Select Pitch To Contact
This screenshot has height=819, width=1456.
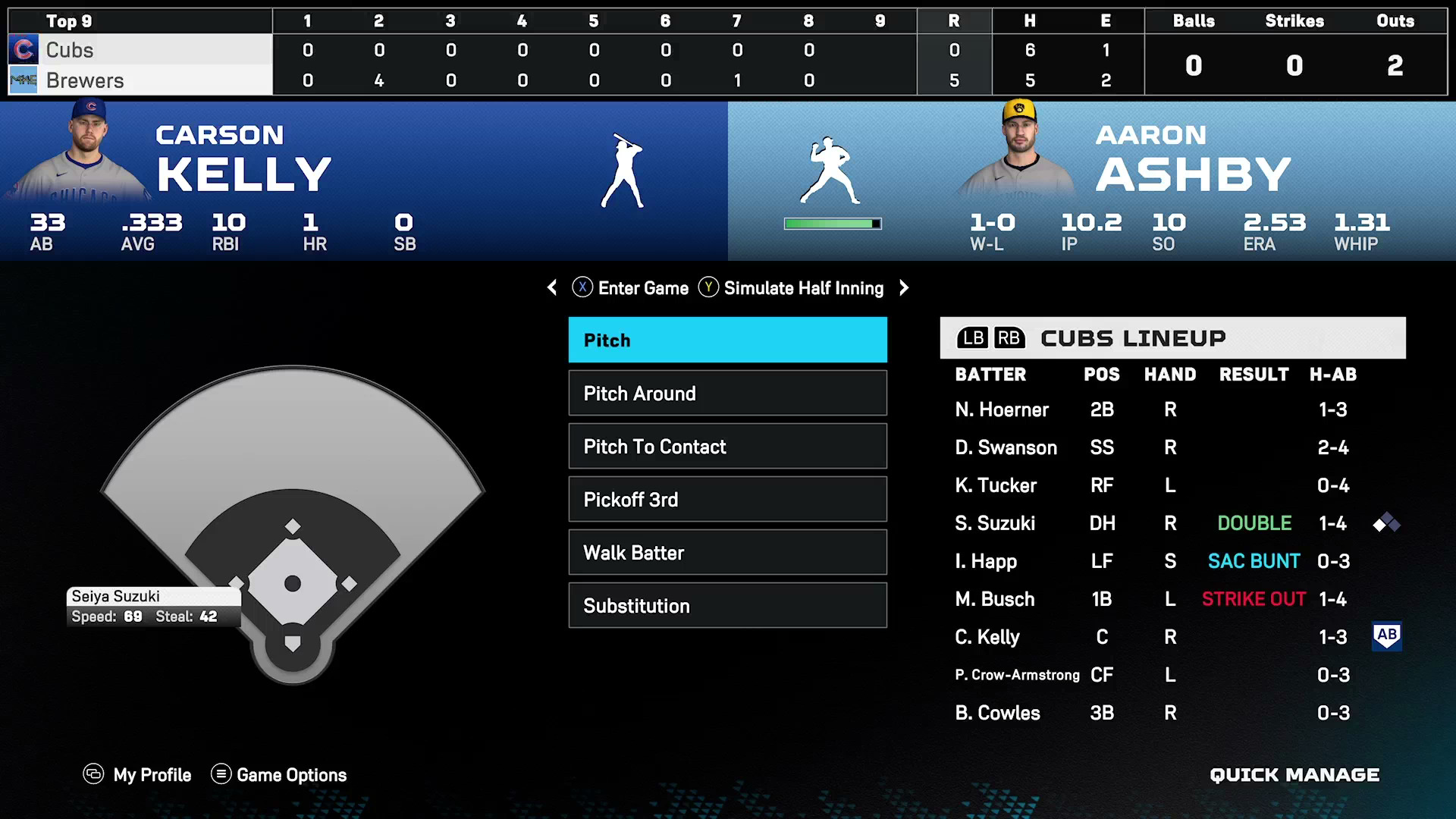(x=727, y=447)
